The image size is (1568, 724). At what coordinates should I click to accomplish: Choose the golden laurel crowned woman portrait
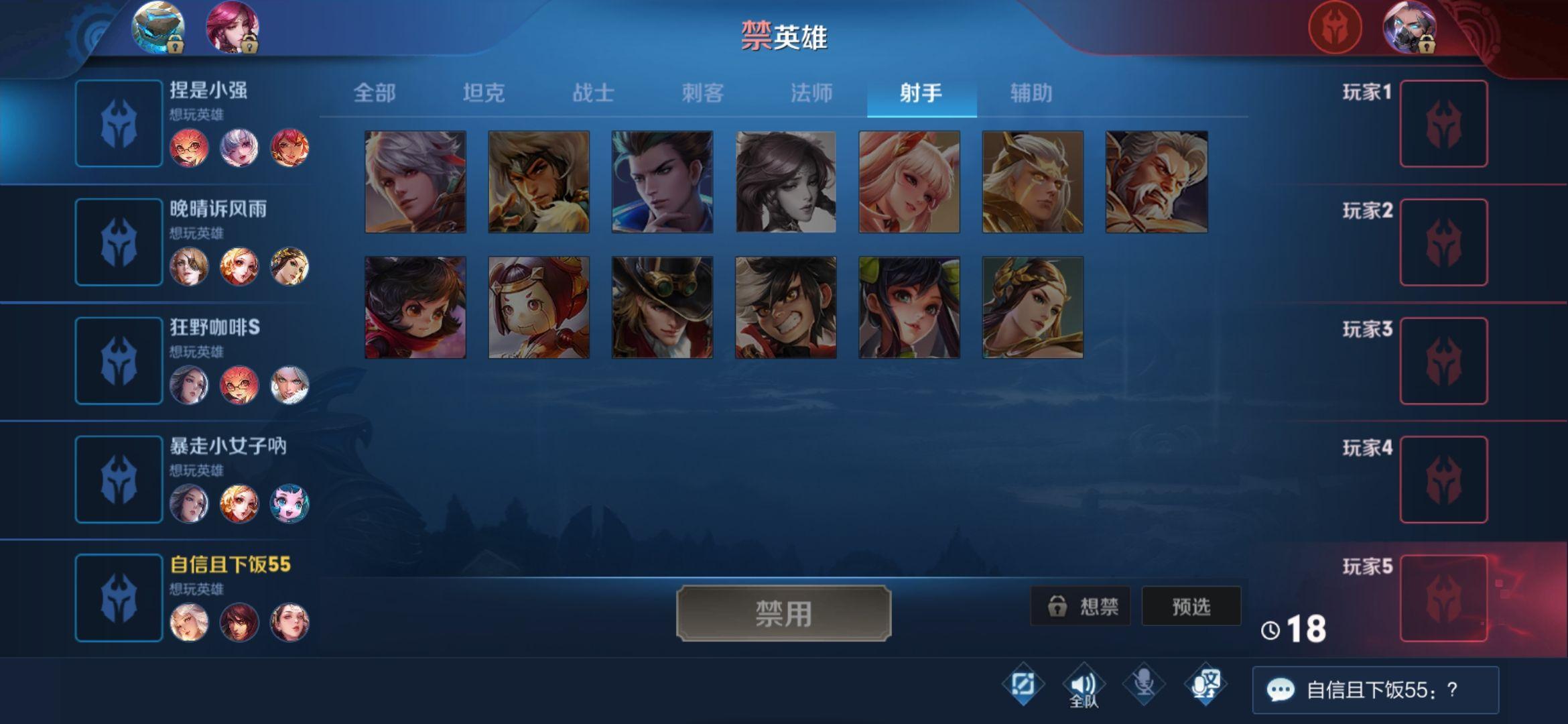[1032, 307]
